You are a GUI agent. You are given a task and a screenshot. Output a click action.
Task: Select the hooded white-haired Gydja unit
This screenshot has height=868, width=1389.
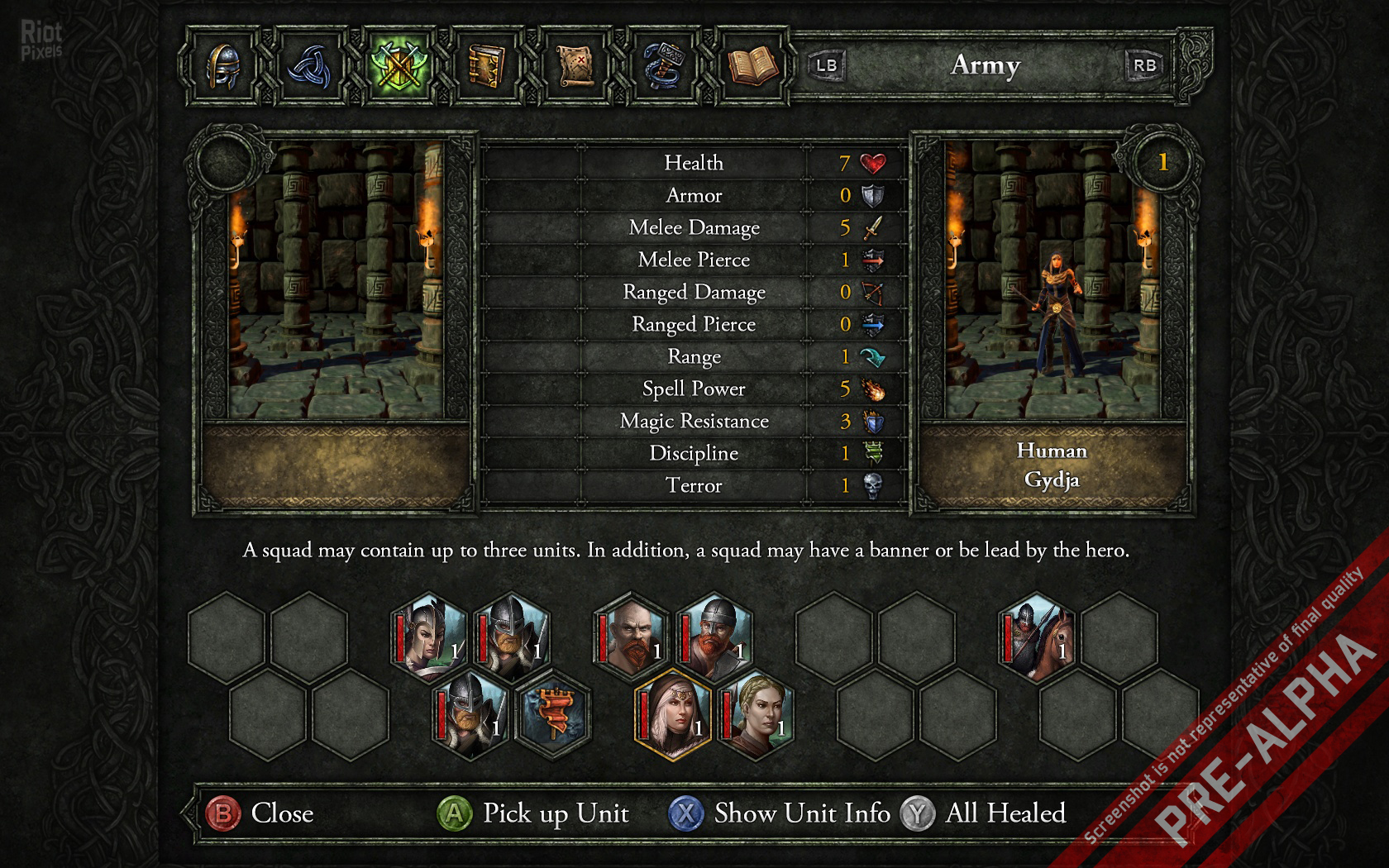click(x=672, y=713)
